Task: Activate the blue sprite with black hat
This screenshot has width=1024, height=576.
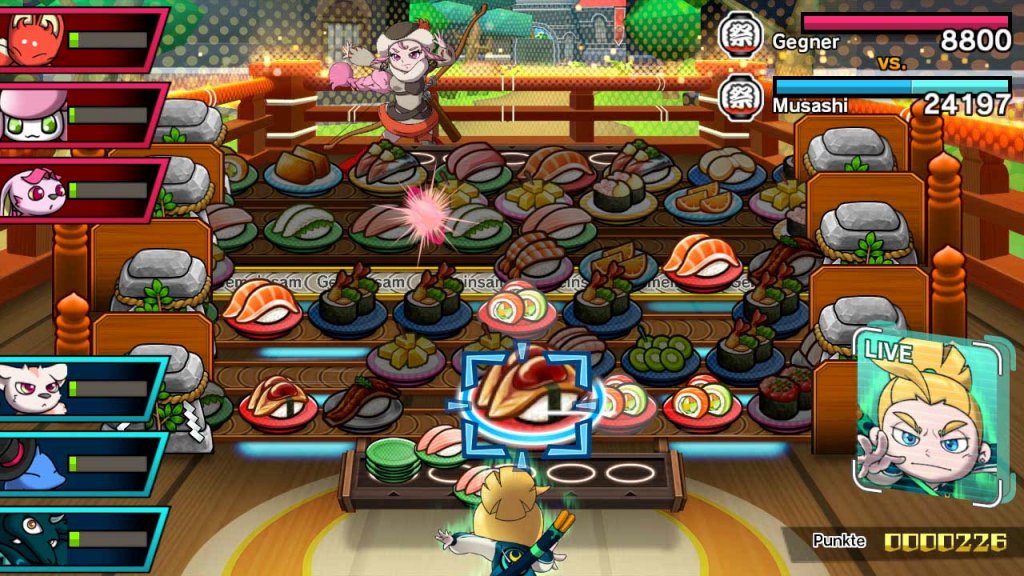Action: pyautogui.click(x=80, y=465)
